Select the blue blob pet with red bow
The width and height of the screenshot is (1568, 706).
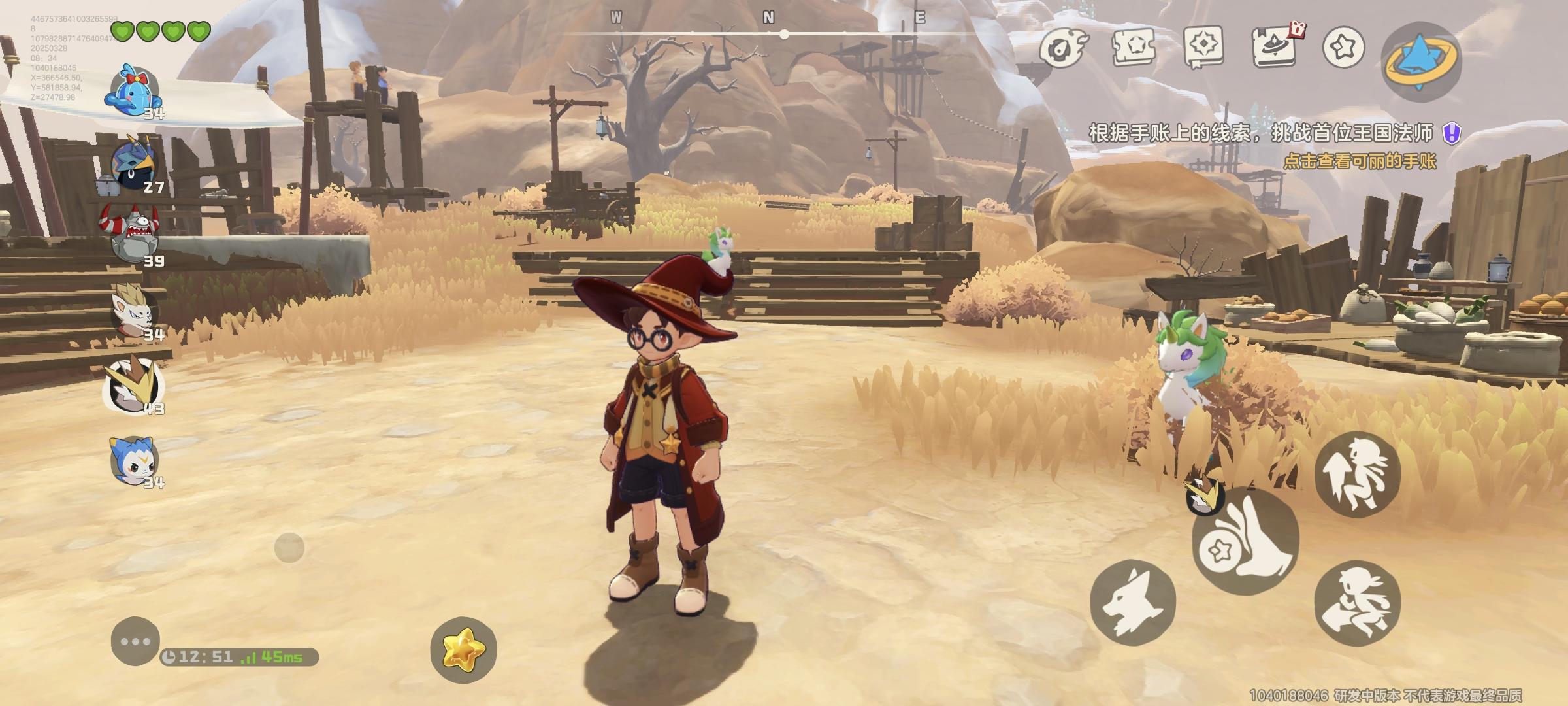(x=134, y=89)
